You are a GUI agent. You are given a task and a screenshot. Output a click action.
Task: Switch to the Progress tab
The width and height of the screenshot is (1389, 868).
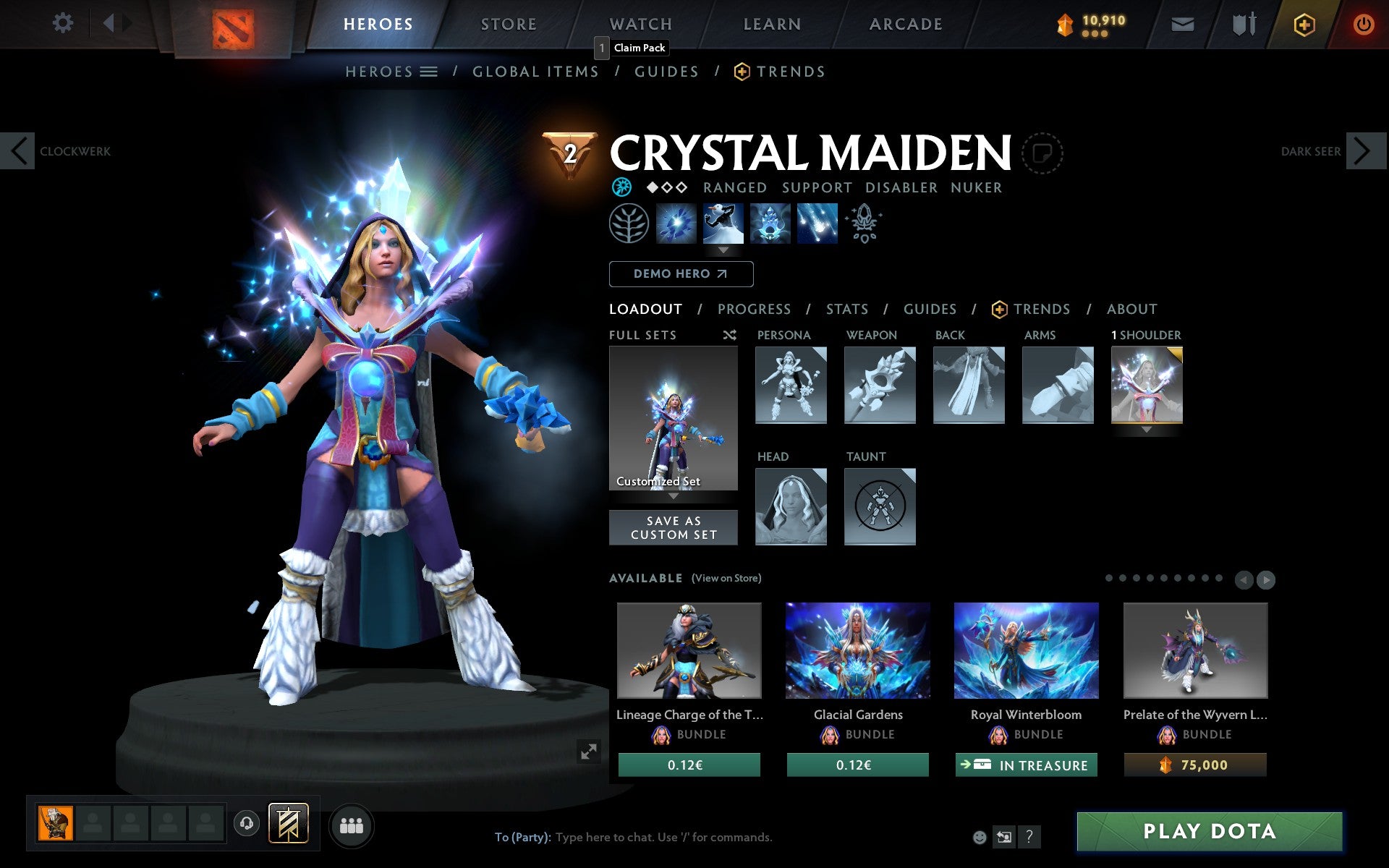pos(754,309)
